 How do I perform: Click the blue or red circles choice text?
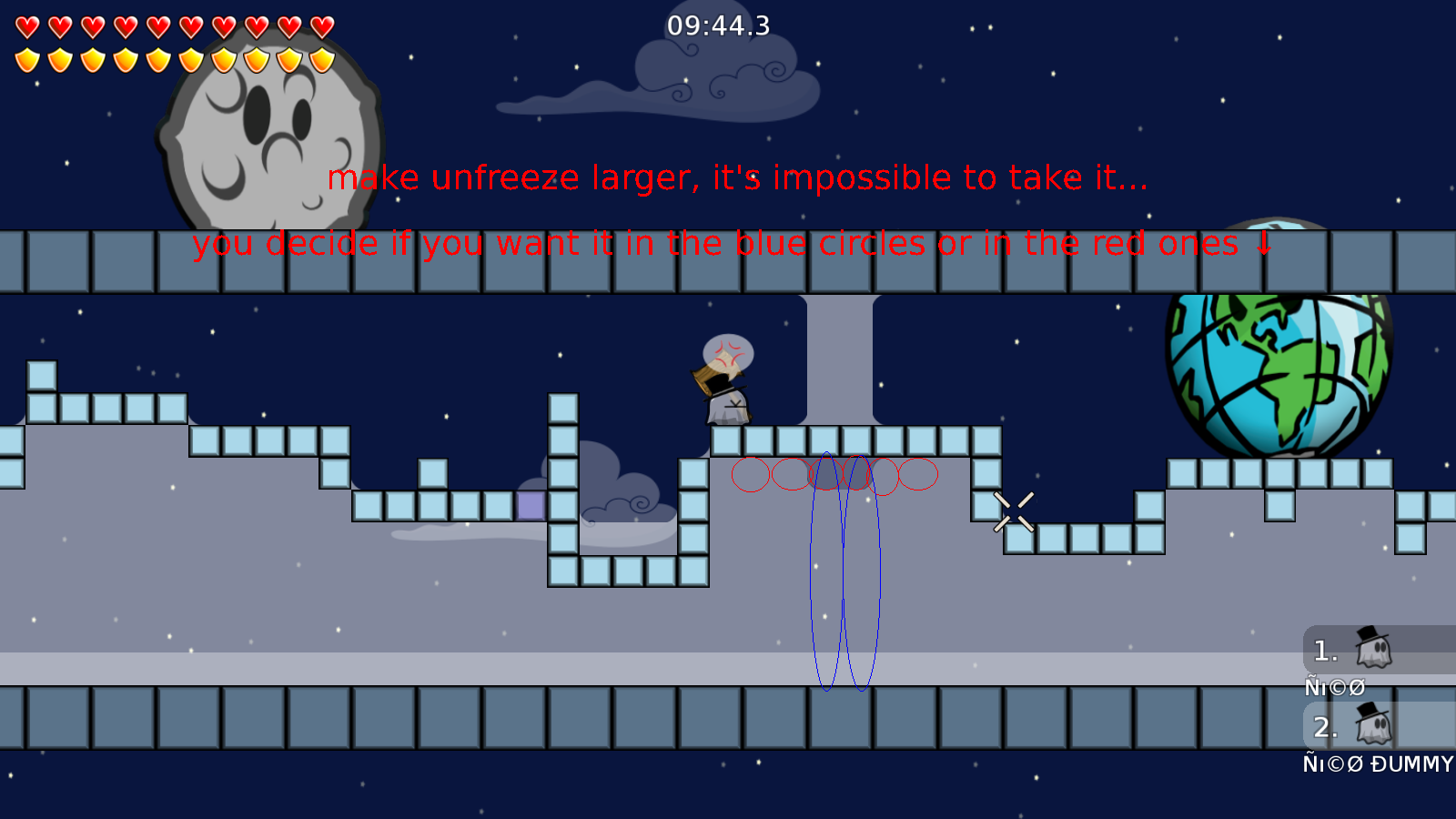[728, 243]
